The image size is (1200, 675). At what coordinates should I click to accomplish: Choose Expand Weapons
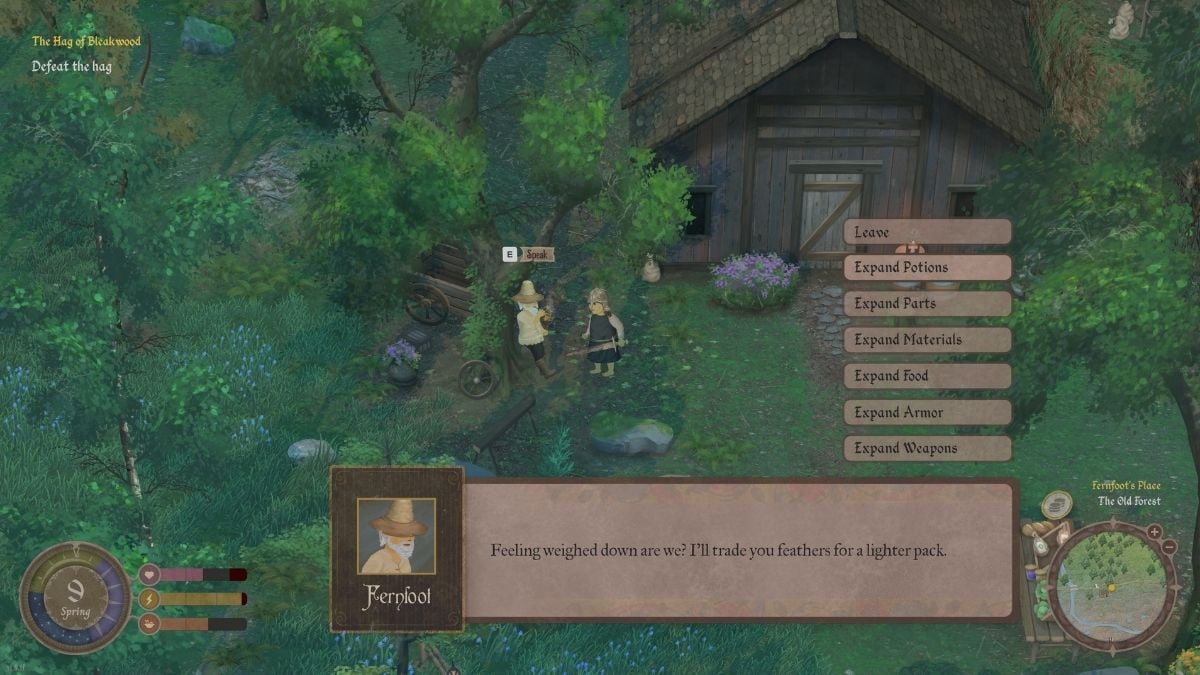point(927,448)
